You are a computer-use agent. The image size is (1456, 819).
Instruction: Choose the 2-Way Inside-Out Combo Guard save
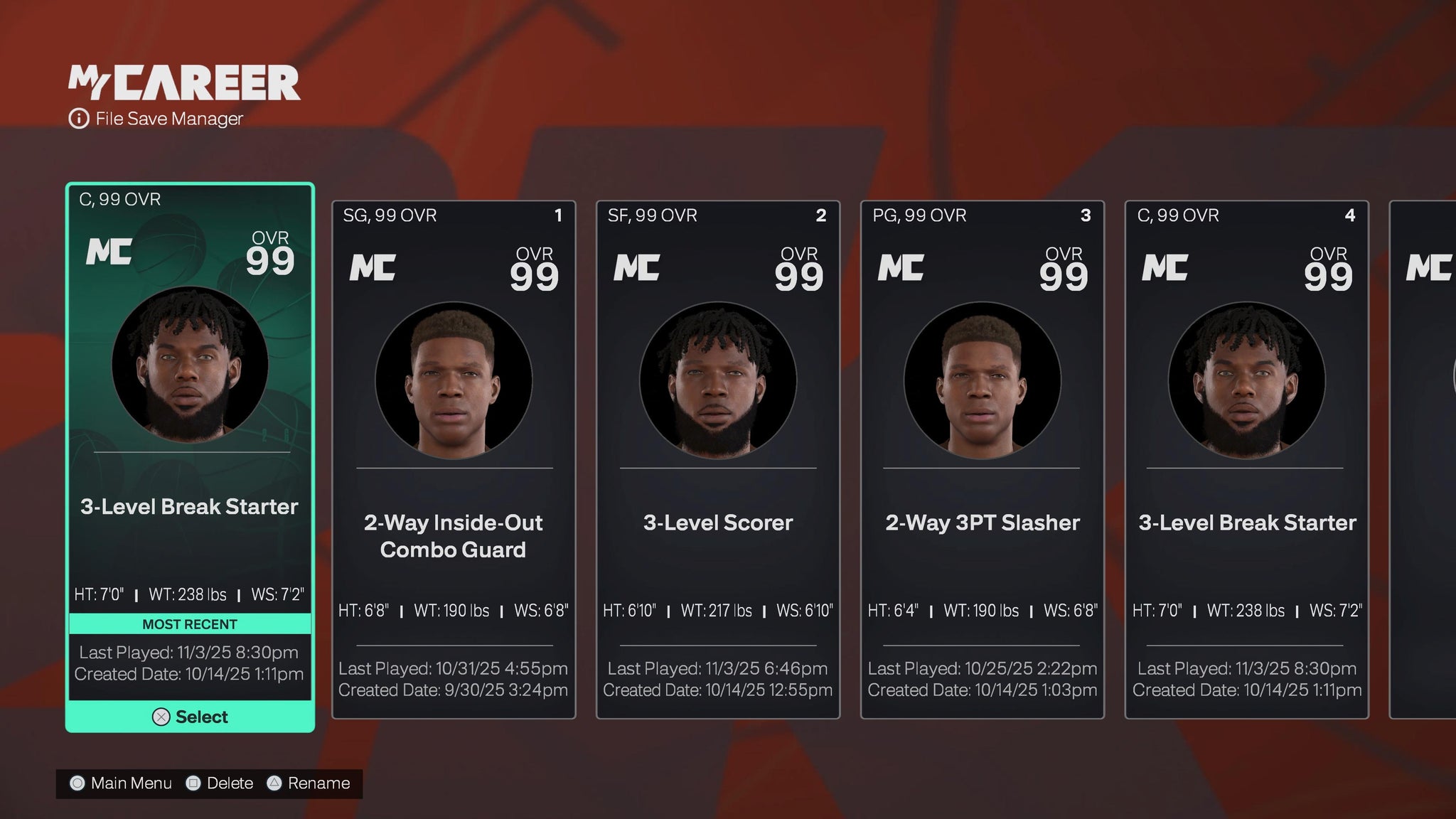point(454,459)
